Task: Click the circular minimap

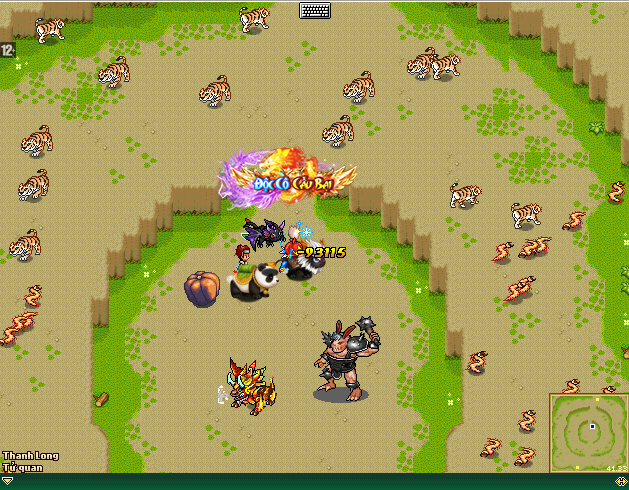Action: (588, 432)
